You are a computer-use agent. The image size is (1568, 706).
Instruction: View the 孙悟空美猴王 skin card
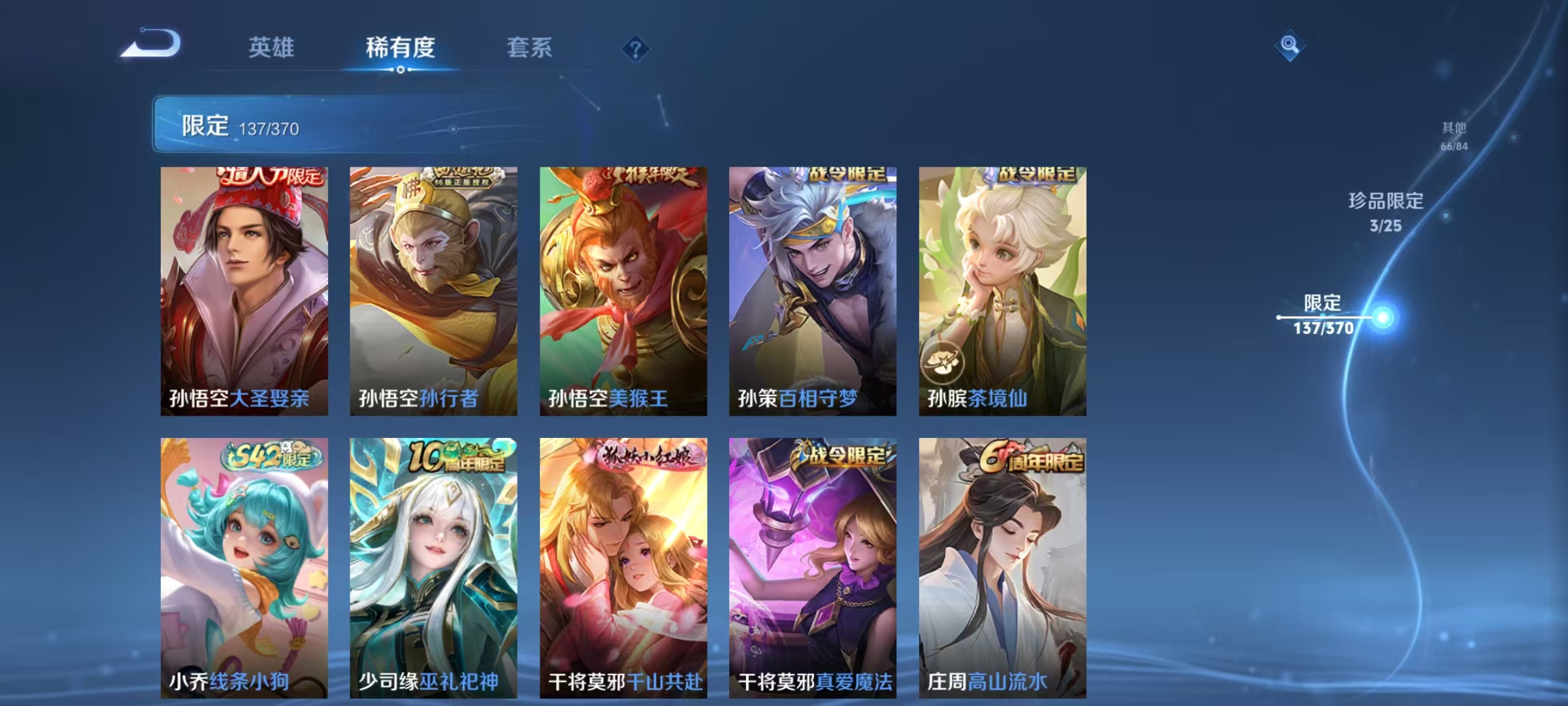click(623, 291)
